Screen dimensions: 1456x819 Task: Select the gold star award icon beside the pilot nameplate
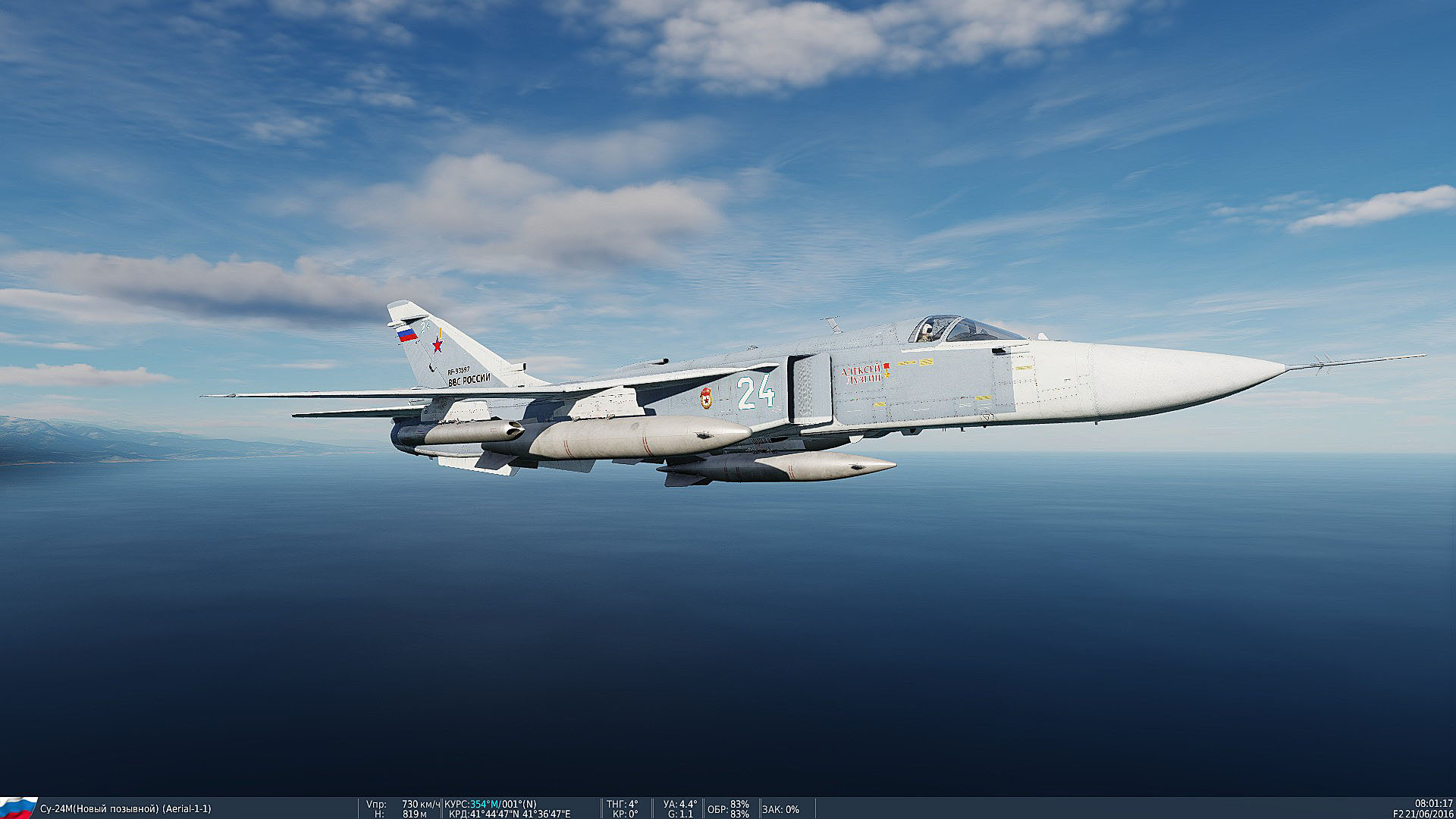pos(887,372)
